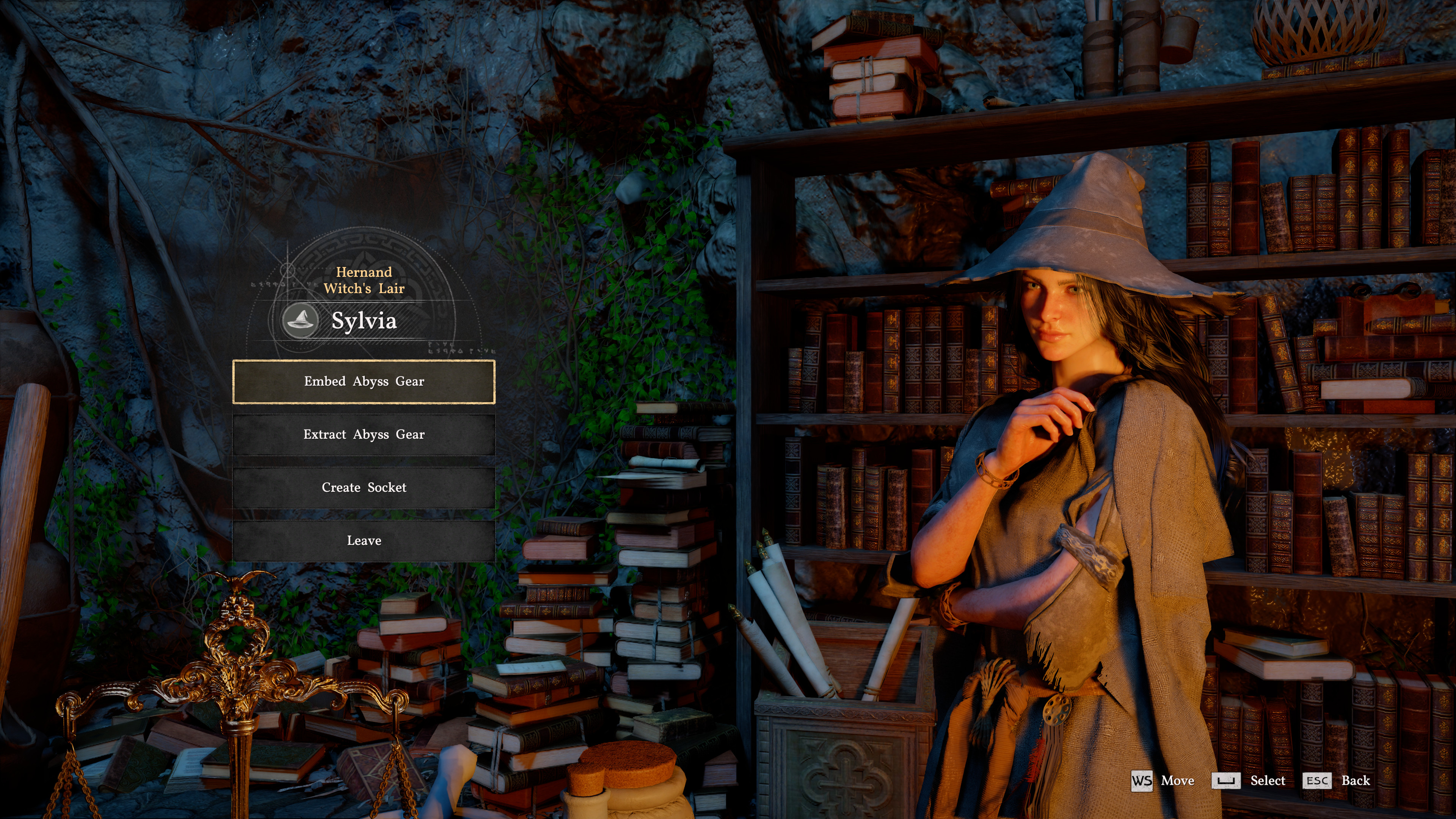Choose Extract Abyss Gear
The height and width of the screenshot is (819, 1456).
point(364,435)
